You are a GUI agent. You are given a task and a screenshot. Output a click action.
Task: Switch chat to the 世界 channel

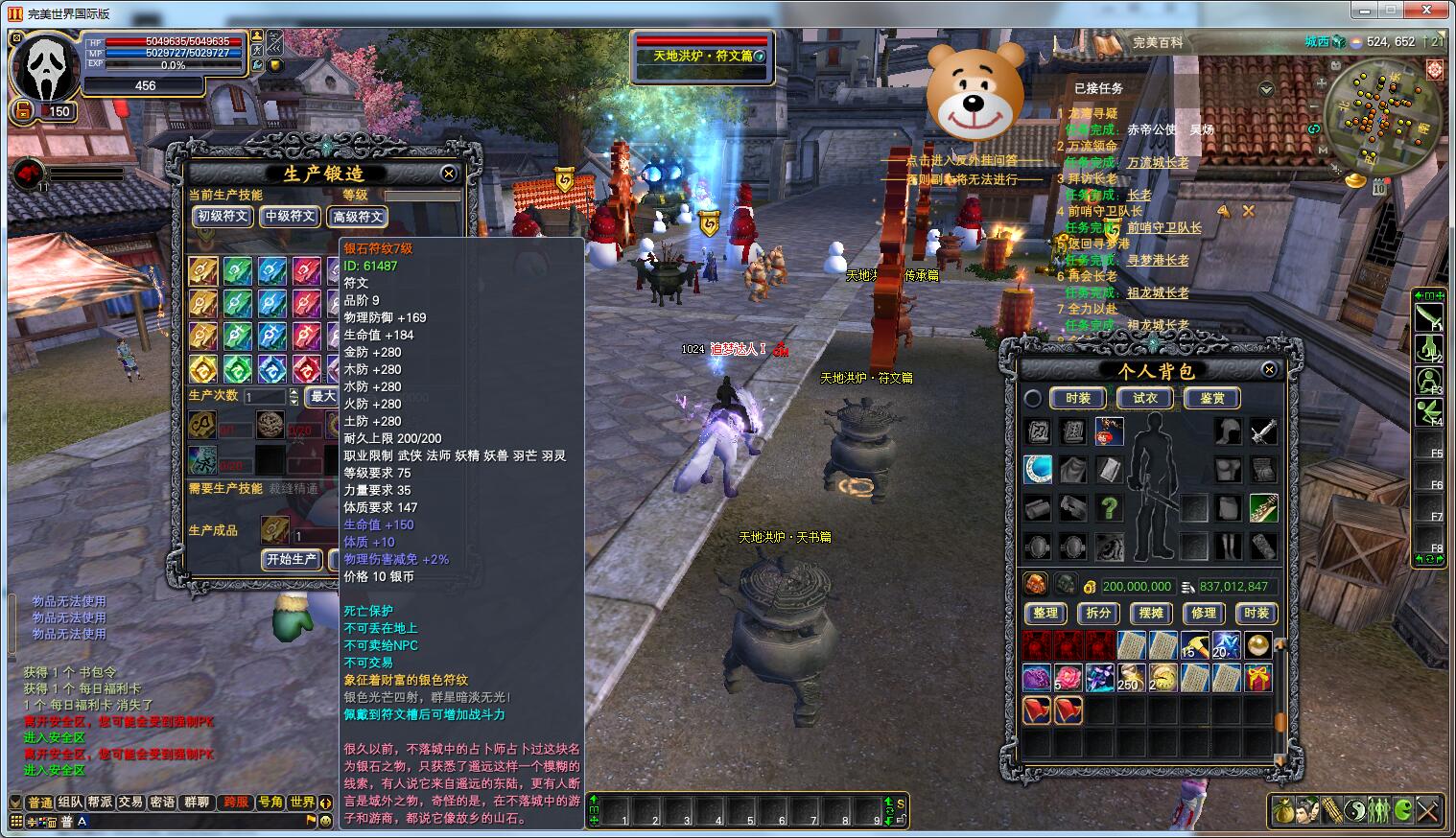[x=302, y=803]
